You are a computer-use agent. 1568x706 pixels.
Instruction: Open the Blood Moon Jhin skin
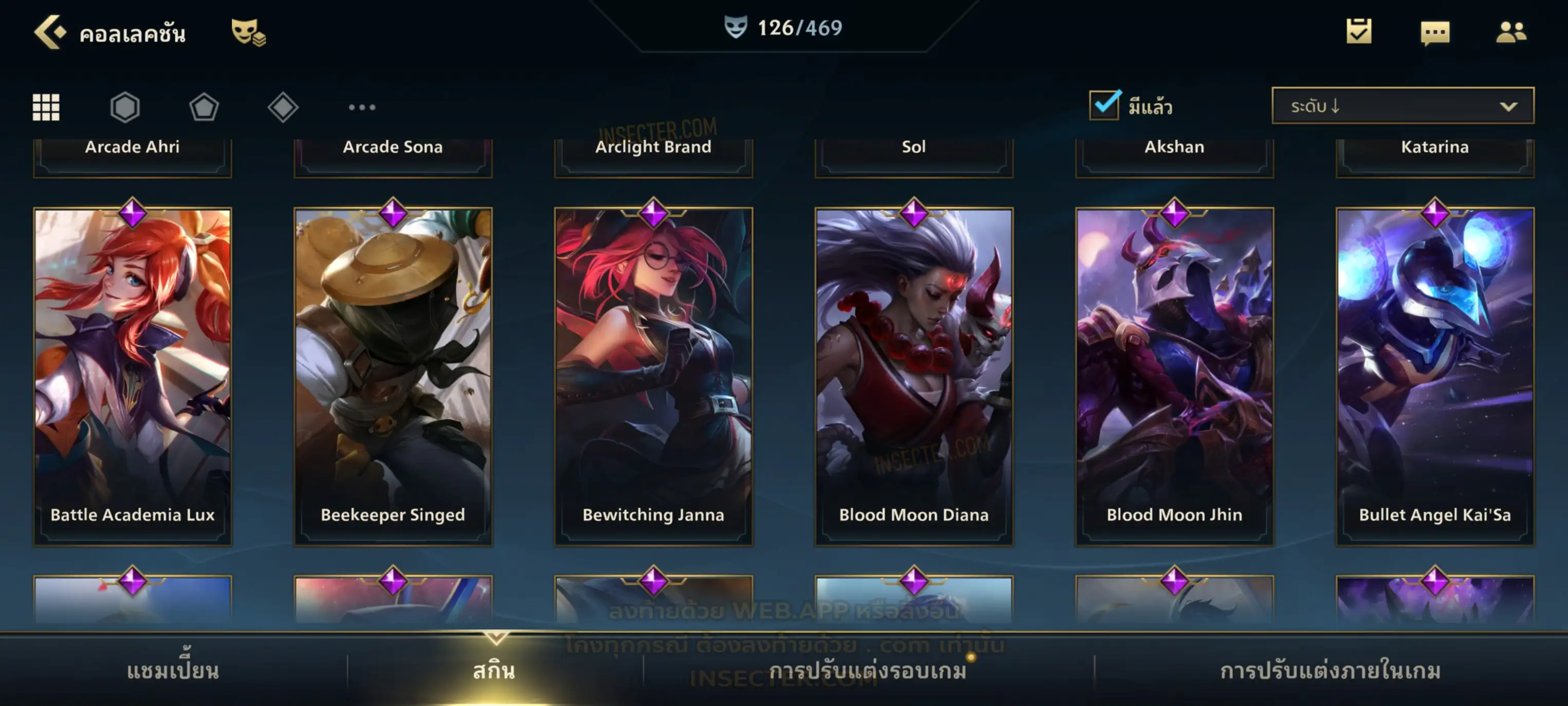tap(1174, 376)
